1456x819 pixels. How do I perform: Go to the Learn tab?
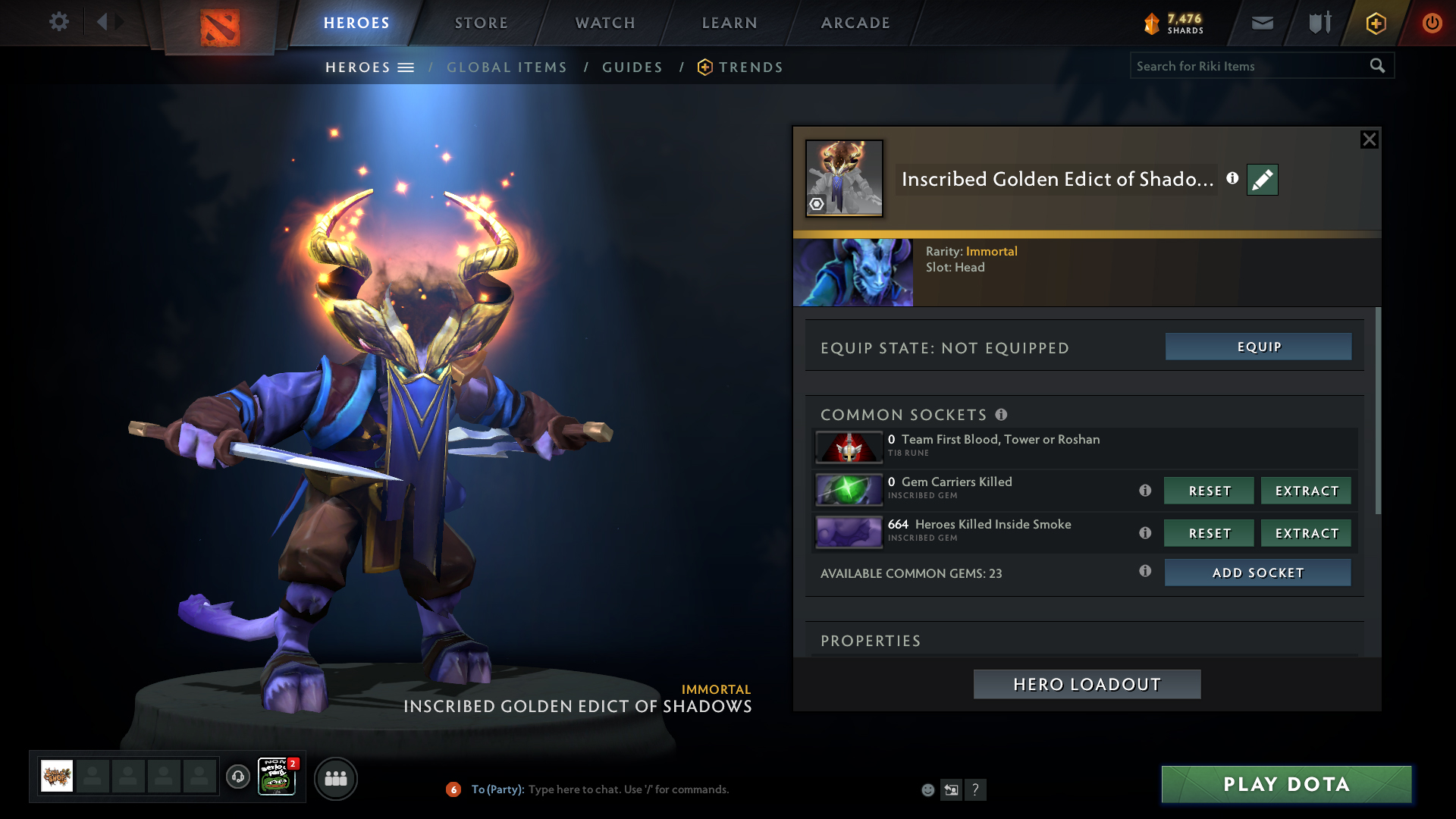pos(730,23)
